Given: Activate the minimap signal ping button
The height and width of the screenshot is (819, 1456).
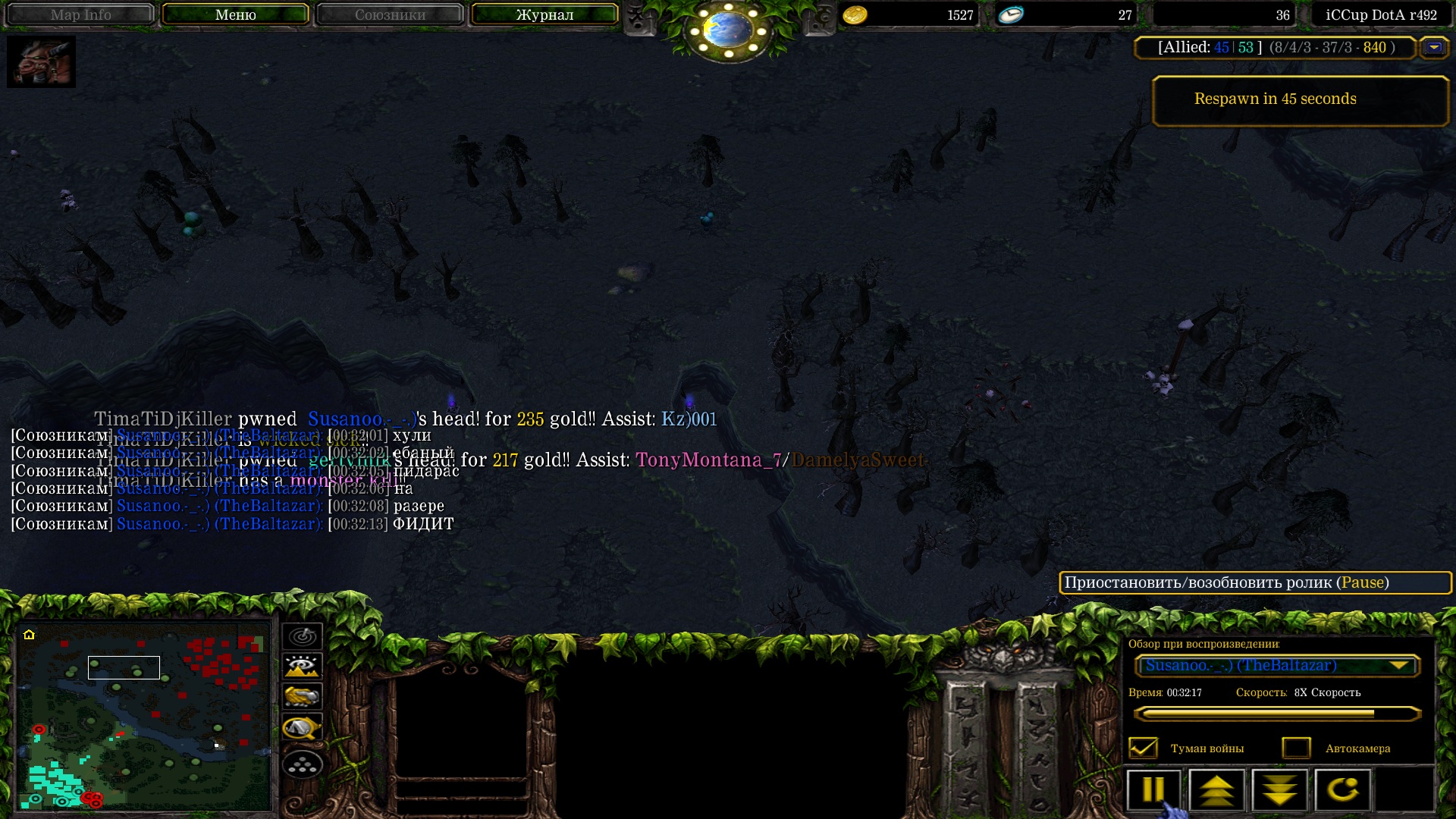Looking at the screenshot, I should point(302,636).
